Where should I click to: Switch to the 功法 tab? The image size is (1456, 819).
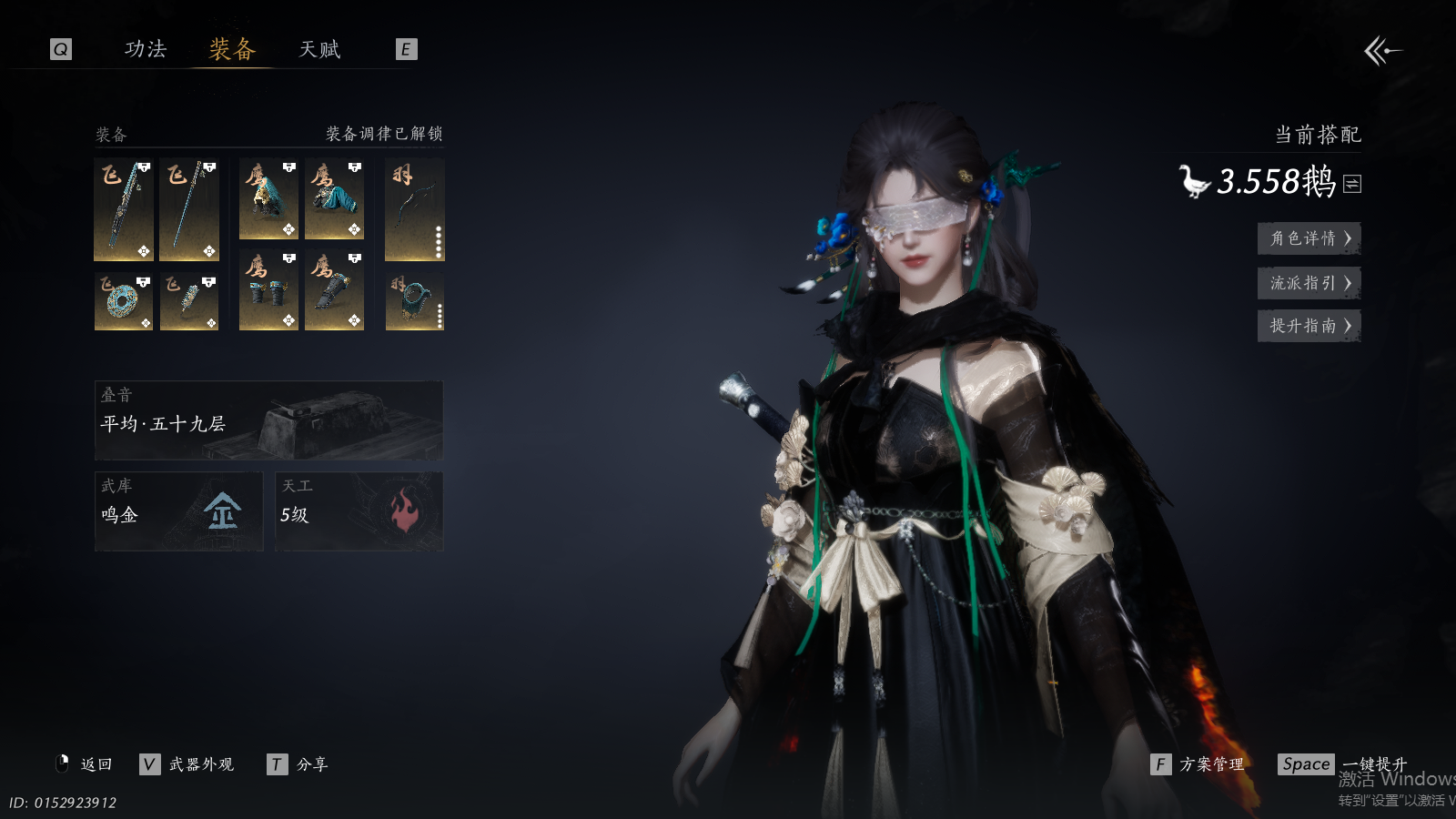click(x=146, y=49)
